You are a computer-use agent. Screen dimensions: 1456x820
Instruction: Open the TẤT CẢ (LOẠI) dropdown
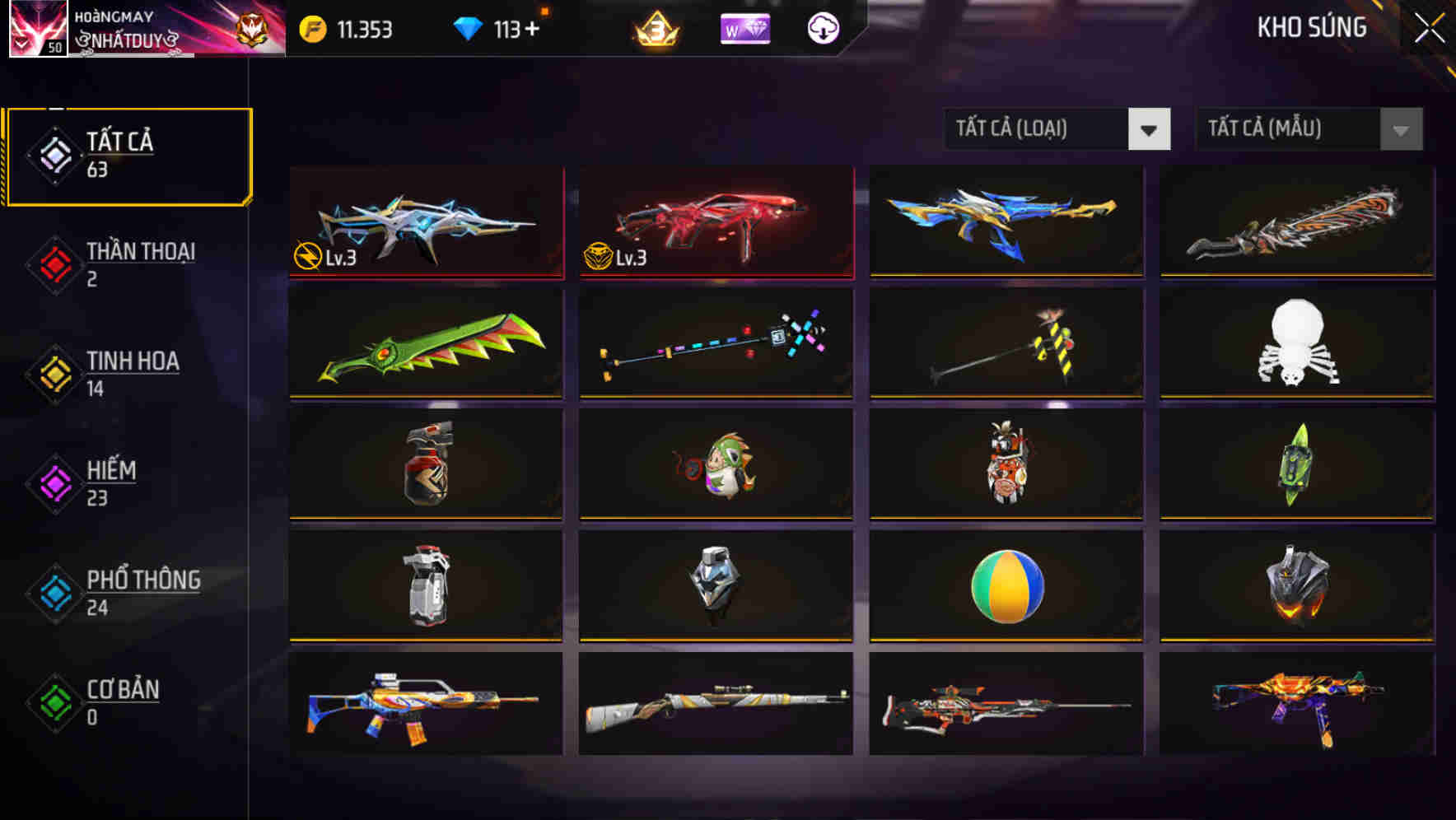[x=1057, y=129]
